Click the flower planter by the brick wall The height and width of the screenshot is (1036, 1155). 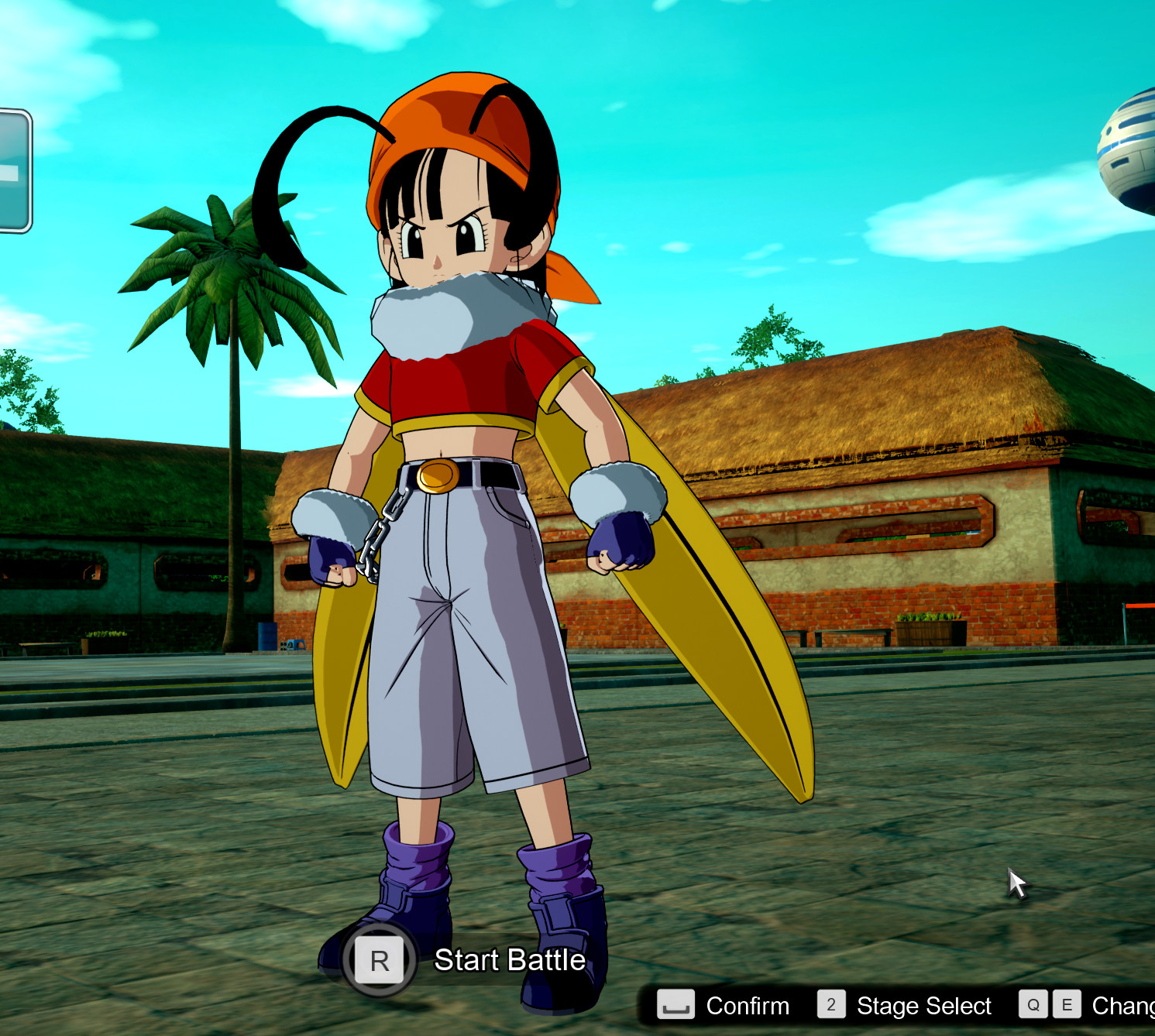coord(930,627)
